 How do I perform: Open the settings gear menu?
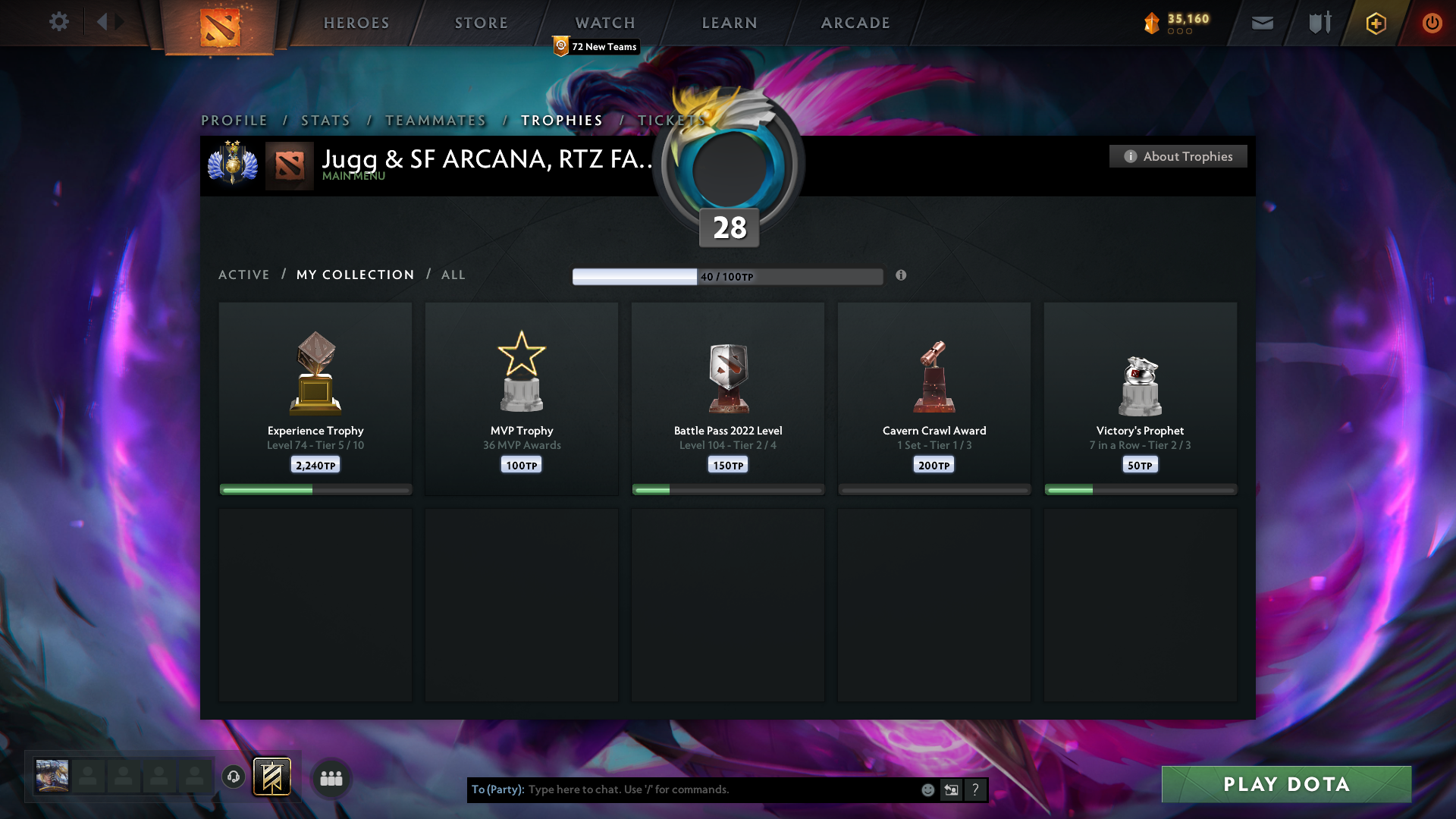(x=58, y=22)
